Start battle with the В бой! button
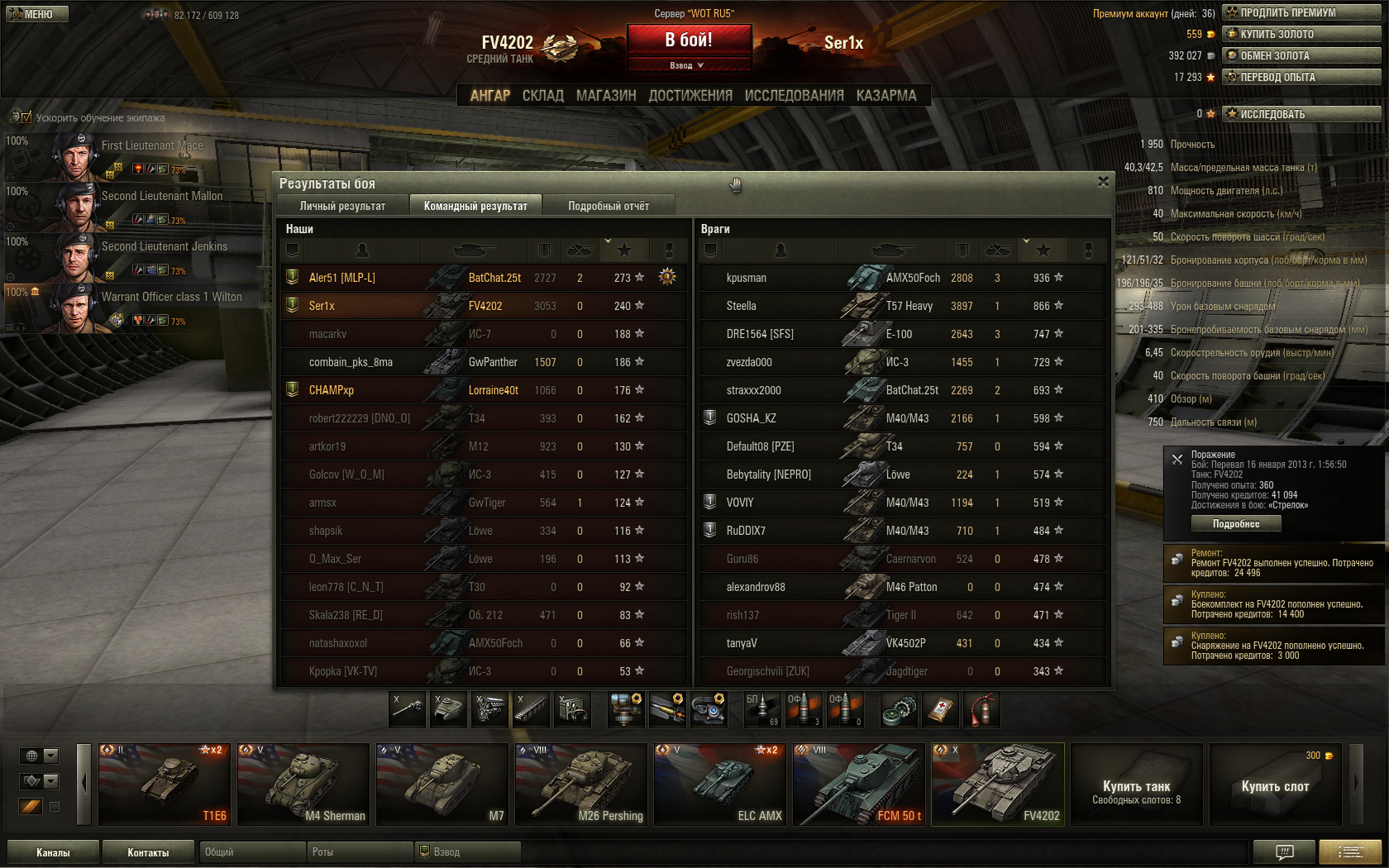 689,40
